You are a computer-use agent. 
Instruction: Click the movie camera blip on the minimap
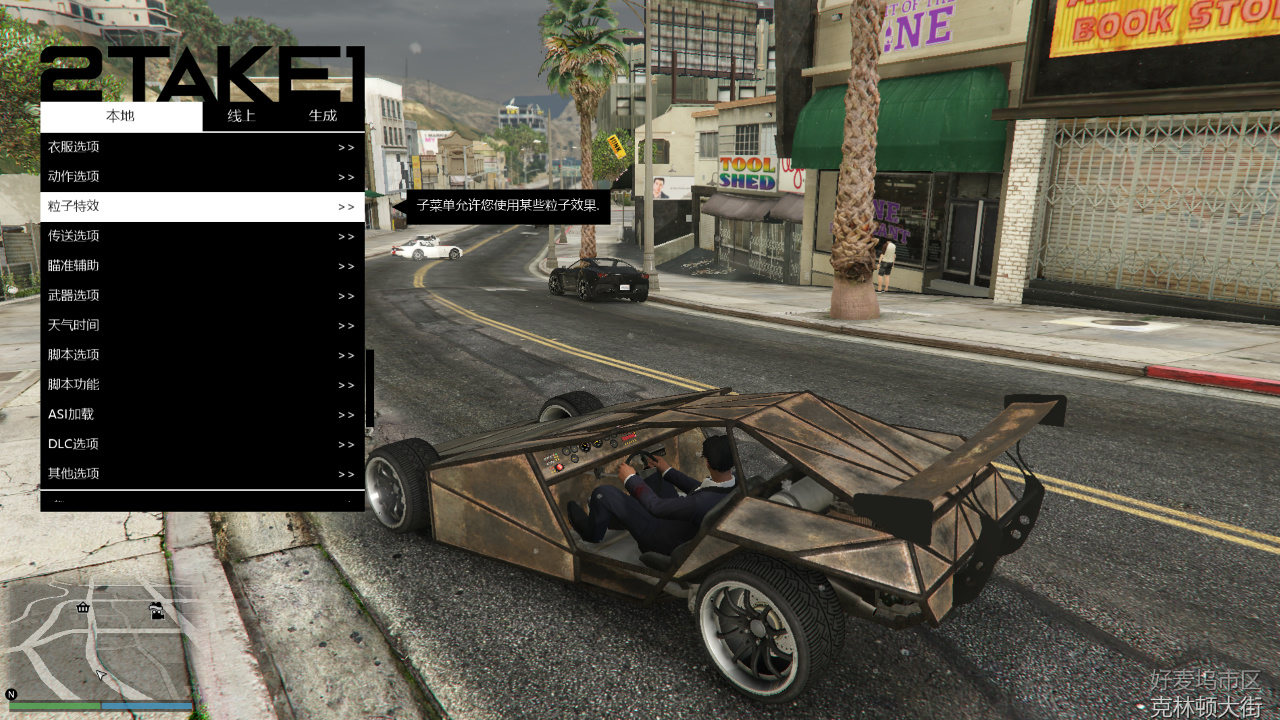tap(156, 611)
